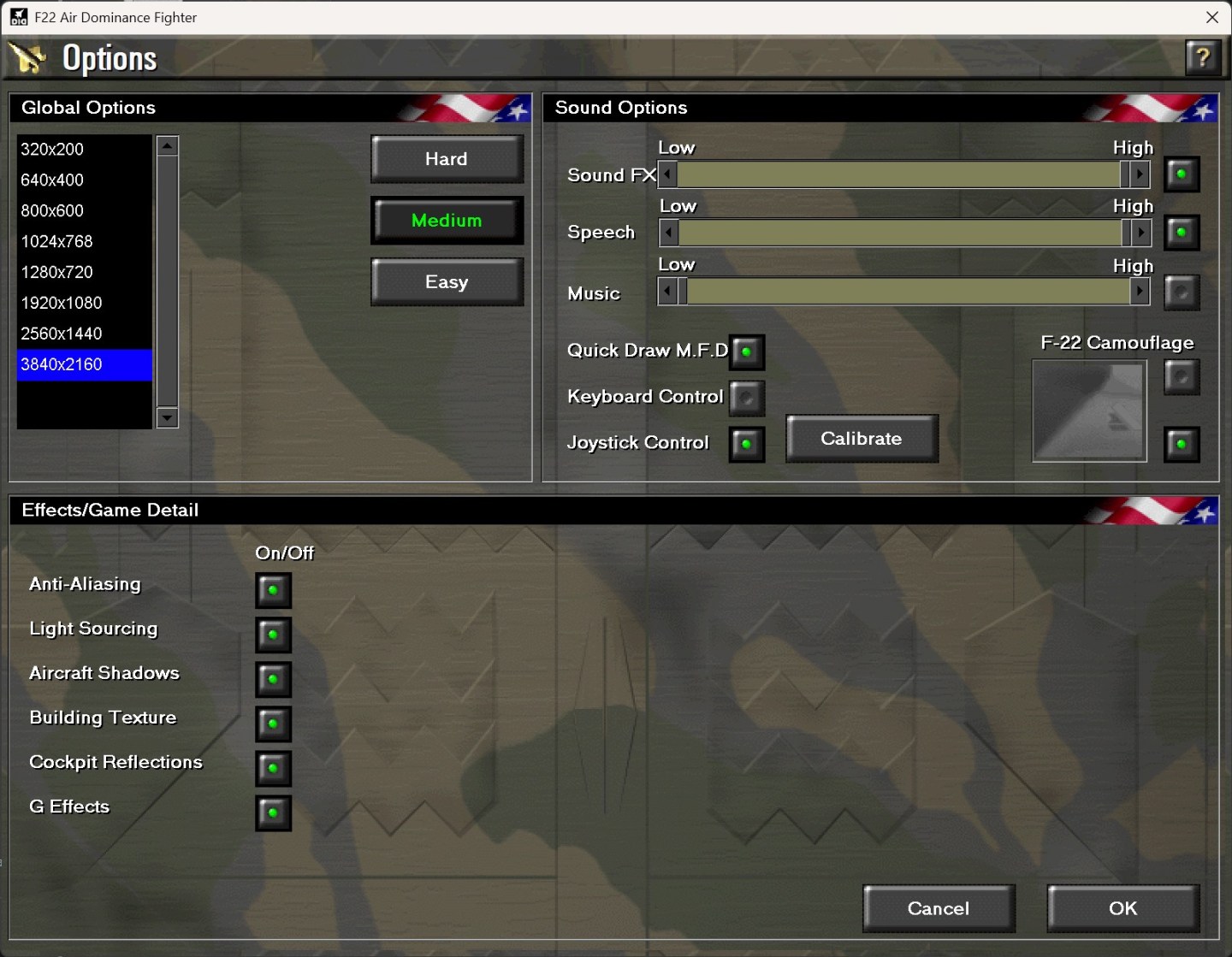The image size is (1232, 957).
Task: Open the help question mark icon
Action: point(1204,58)
